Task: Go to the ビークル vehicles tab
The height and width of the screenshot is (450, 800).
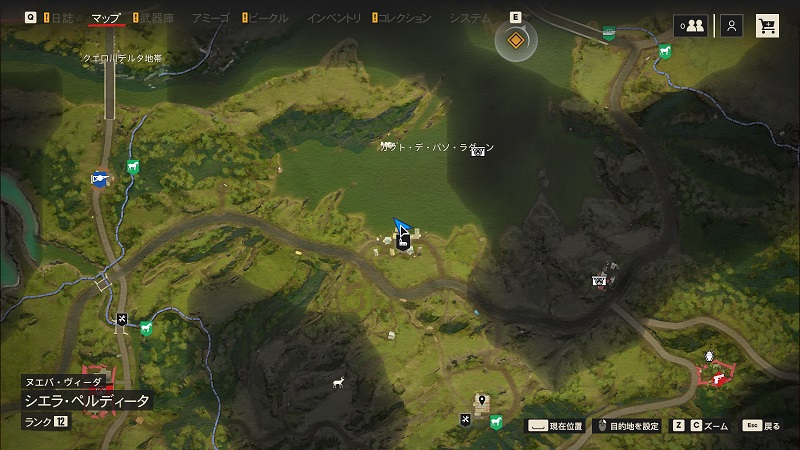Action: [267, 18]
